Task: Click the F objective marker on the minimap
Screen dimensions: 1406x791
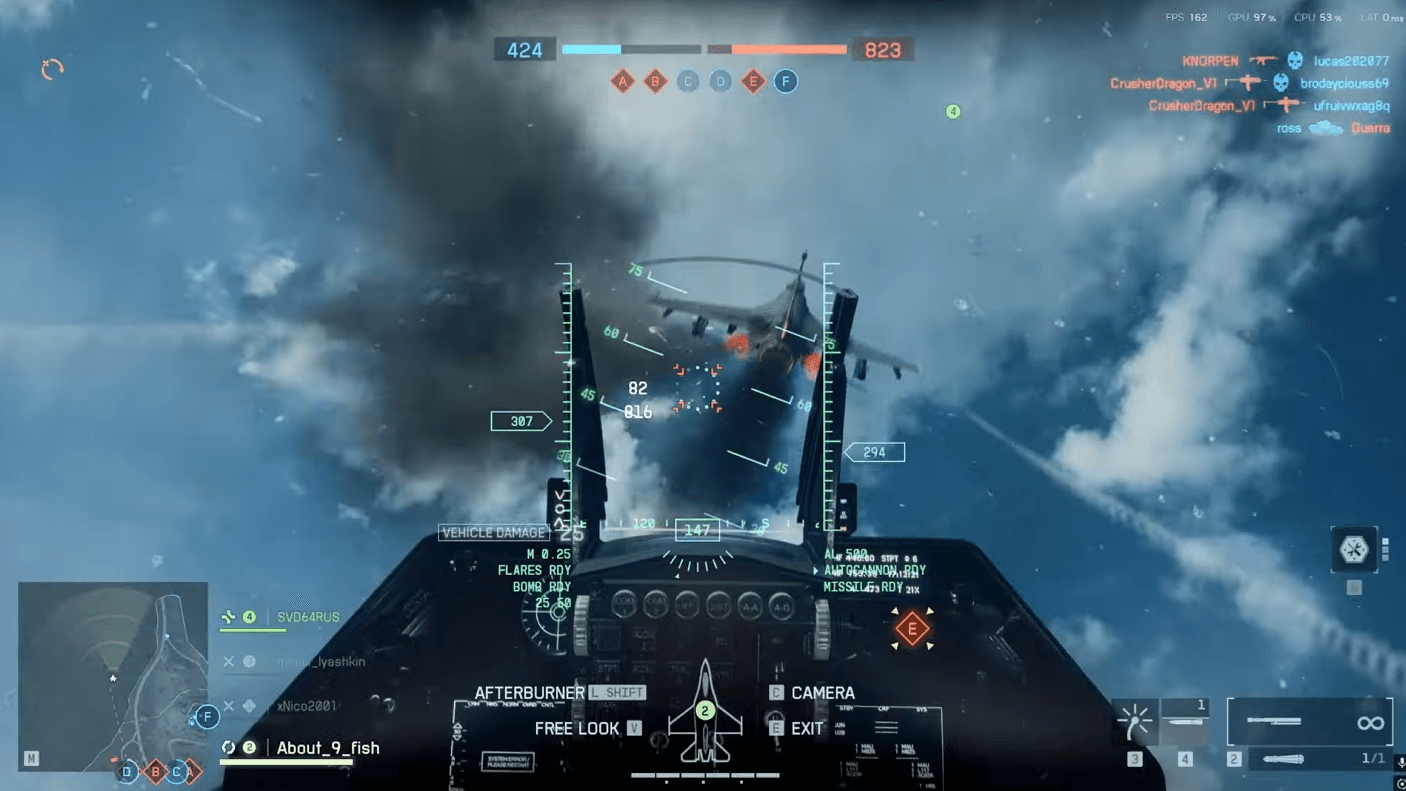Action: pos(207,716)
